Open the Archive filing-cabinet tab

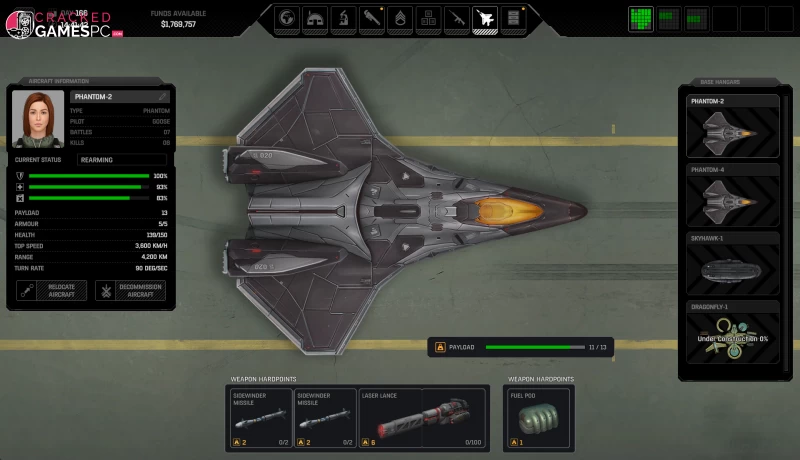click(514, 18)
